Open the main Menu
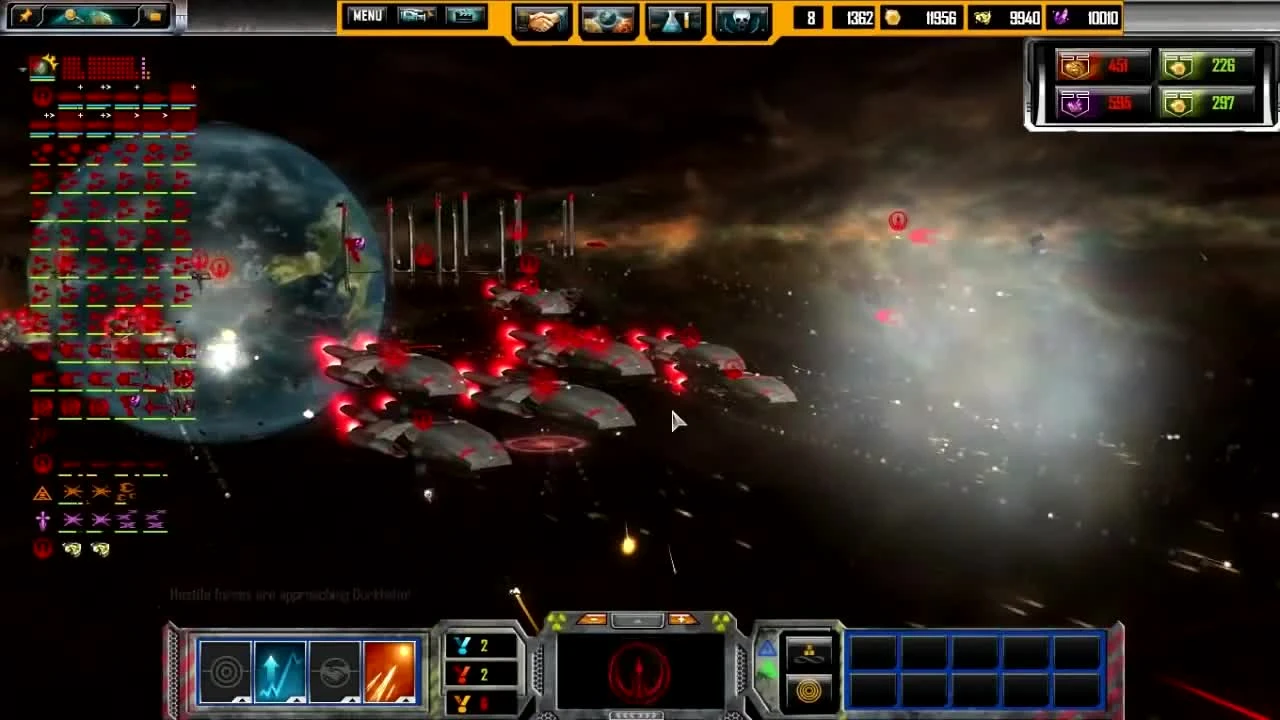 (x=366, y=16)
